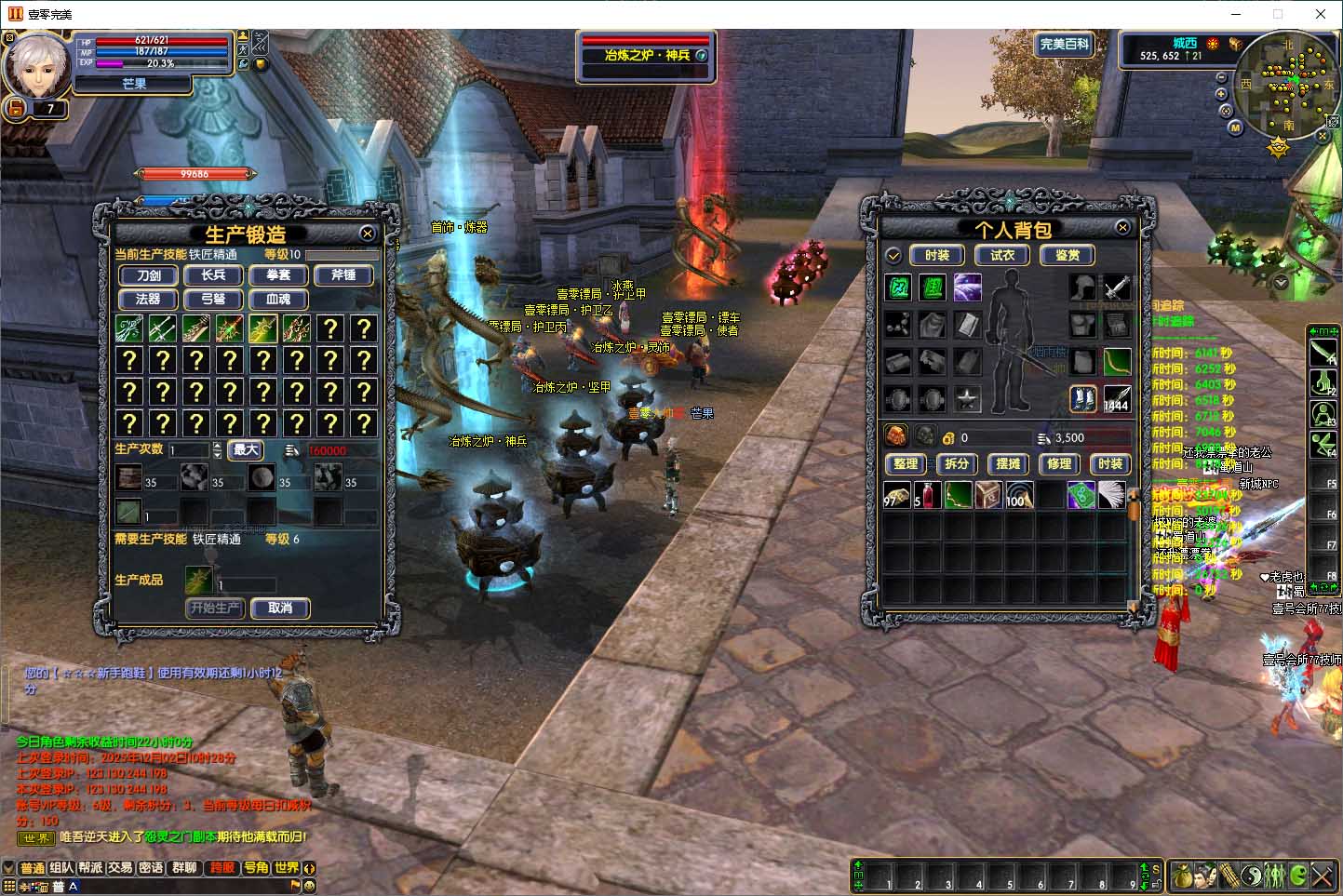Cancel crafting with the 取消 button
Screen dimensions: 1343x896
(x=280, y=608)
